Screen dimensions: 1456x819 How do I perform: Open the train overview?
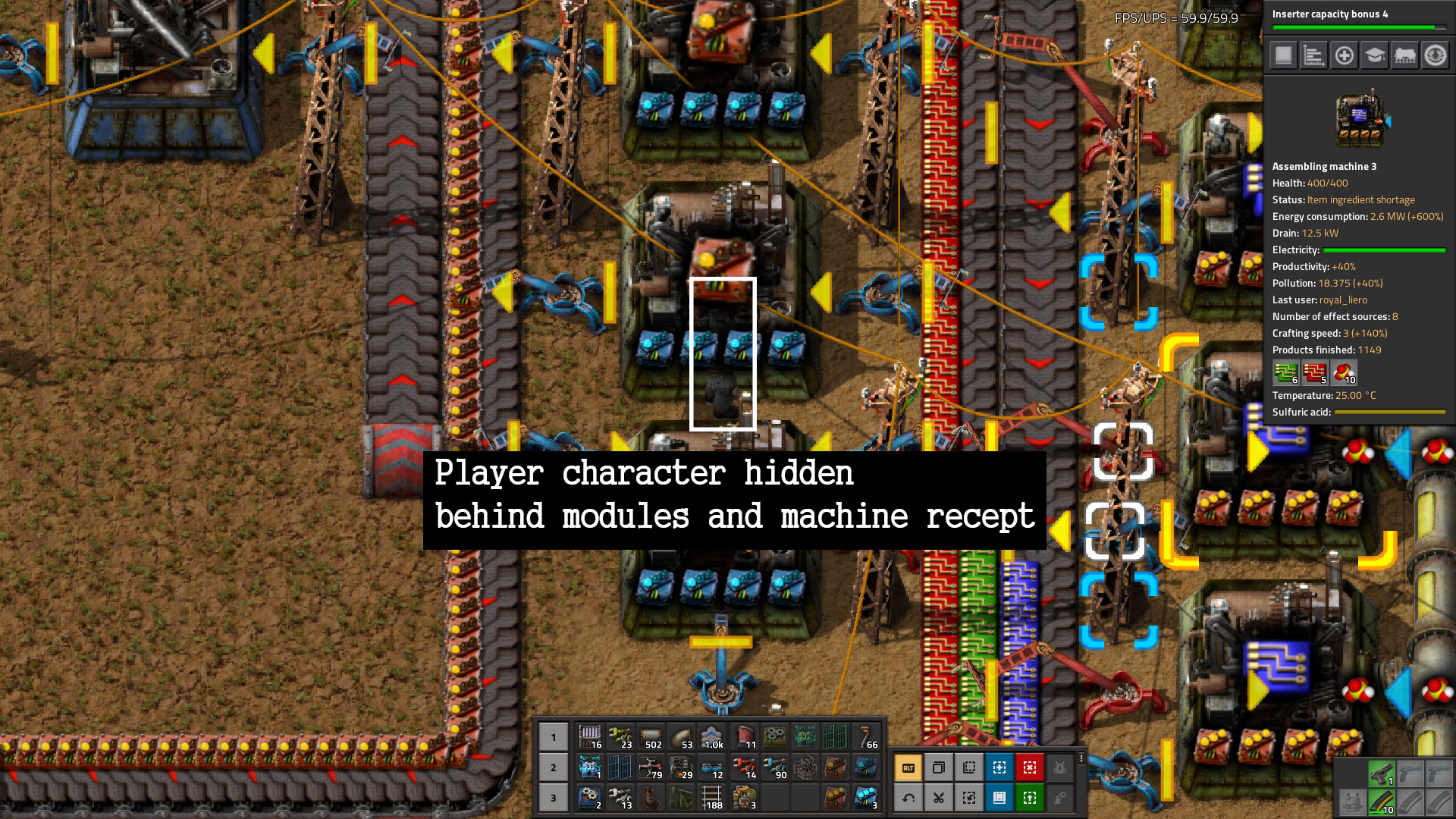1404,55
